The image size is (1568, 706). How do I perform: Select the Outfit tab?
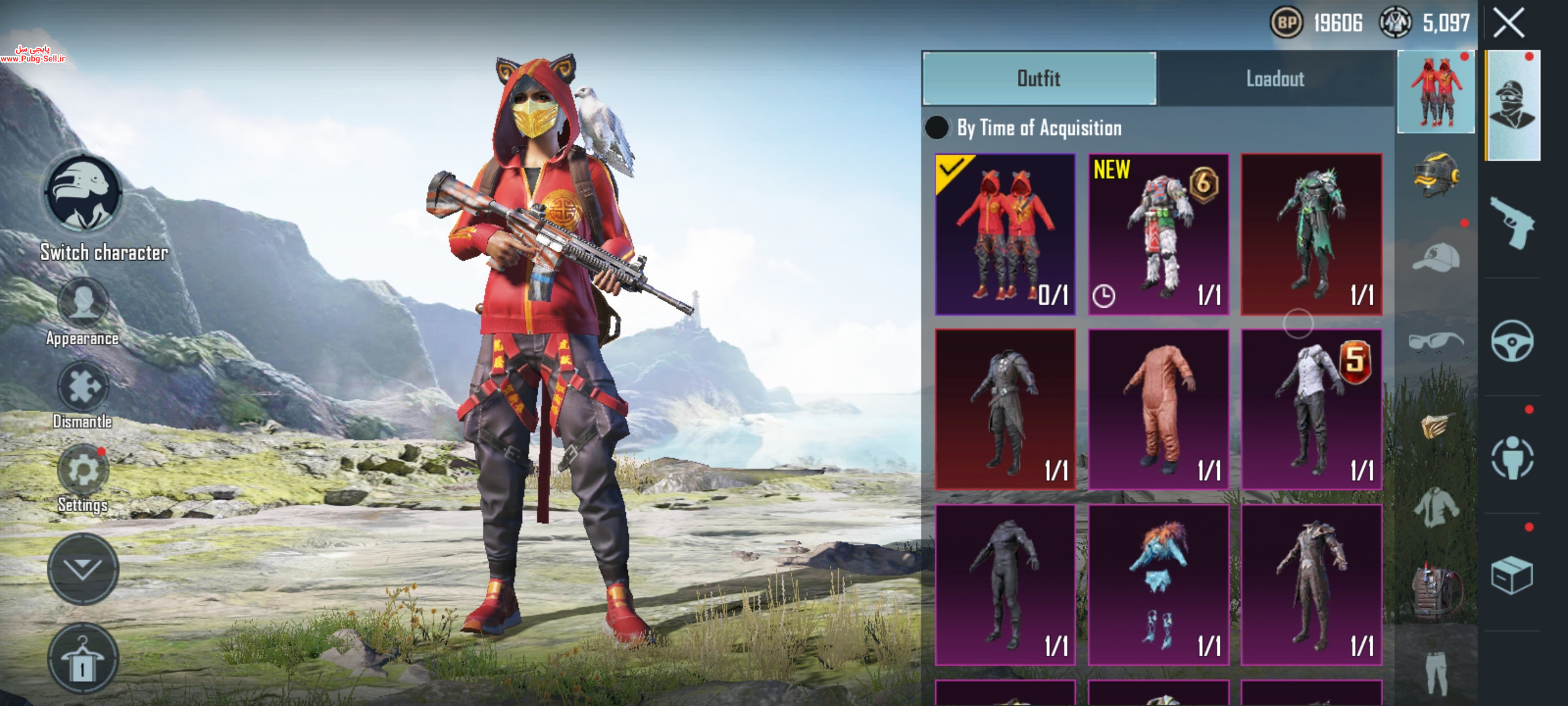(1039, 78)
